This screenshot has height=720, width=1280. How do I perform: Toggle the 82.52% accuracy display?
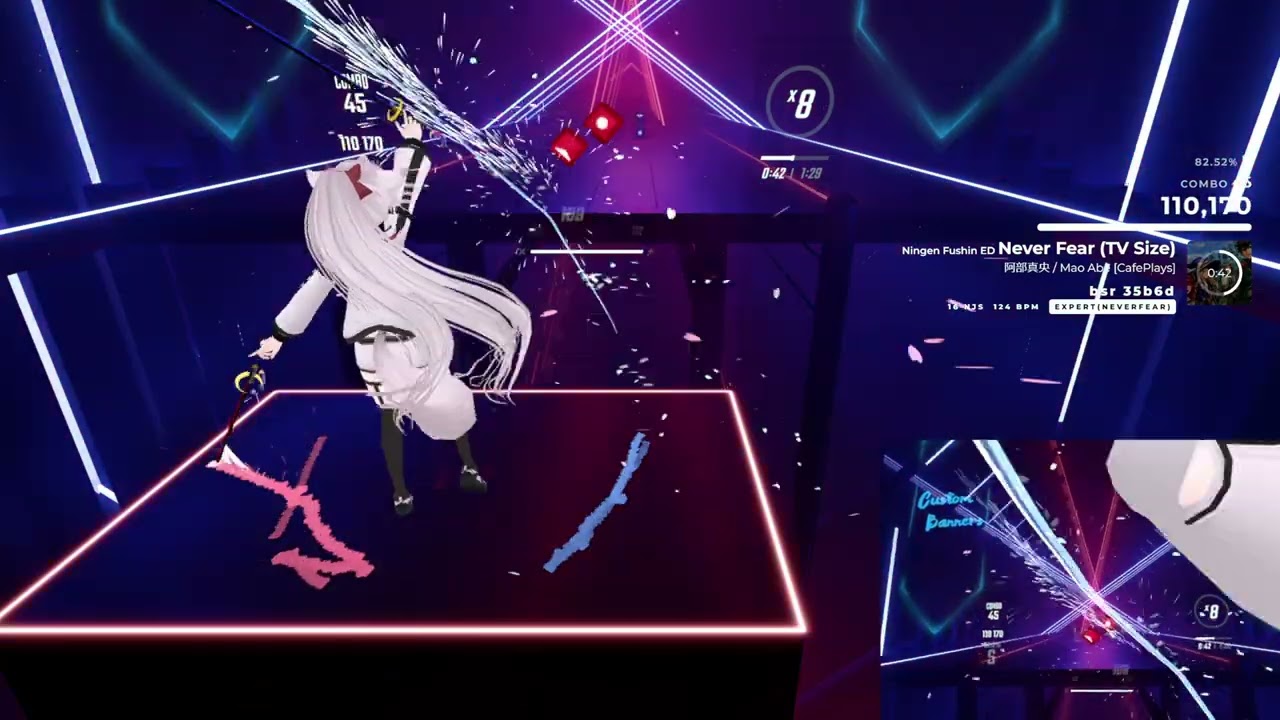click(x=1215, y=161)
